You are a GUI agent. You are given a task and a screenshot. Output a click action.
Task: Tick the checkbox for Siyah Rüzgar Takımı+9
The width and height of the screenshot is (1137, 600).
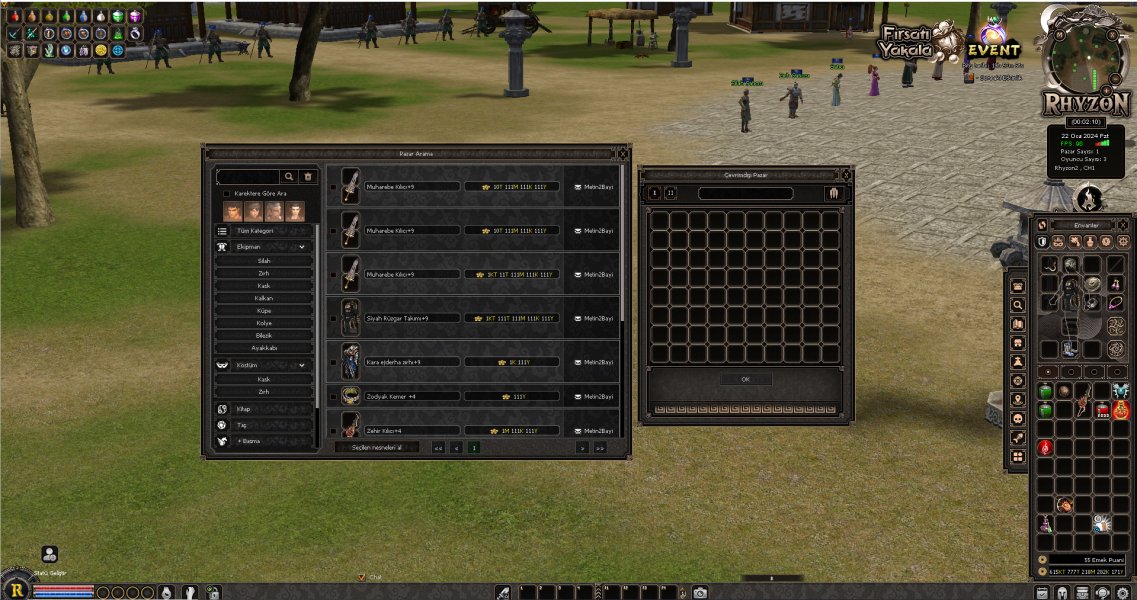333,318
